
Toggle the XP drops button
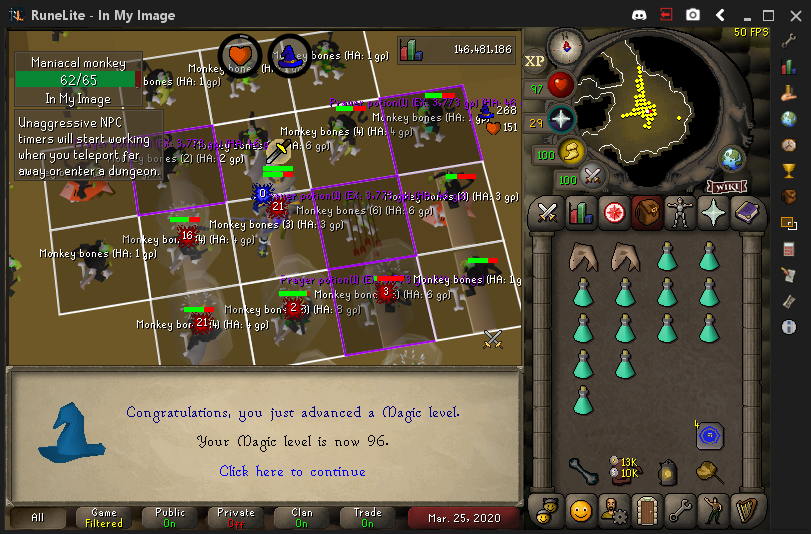(x=535, y=61)
